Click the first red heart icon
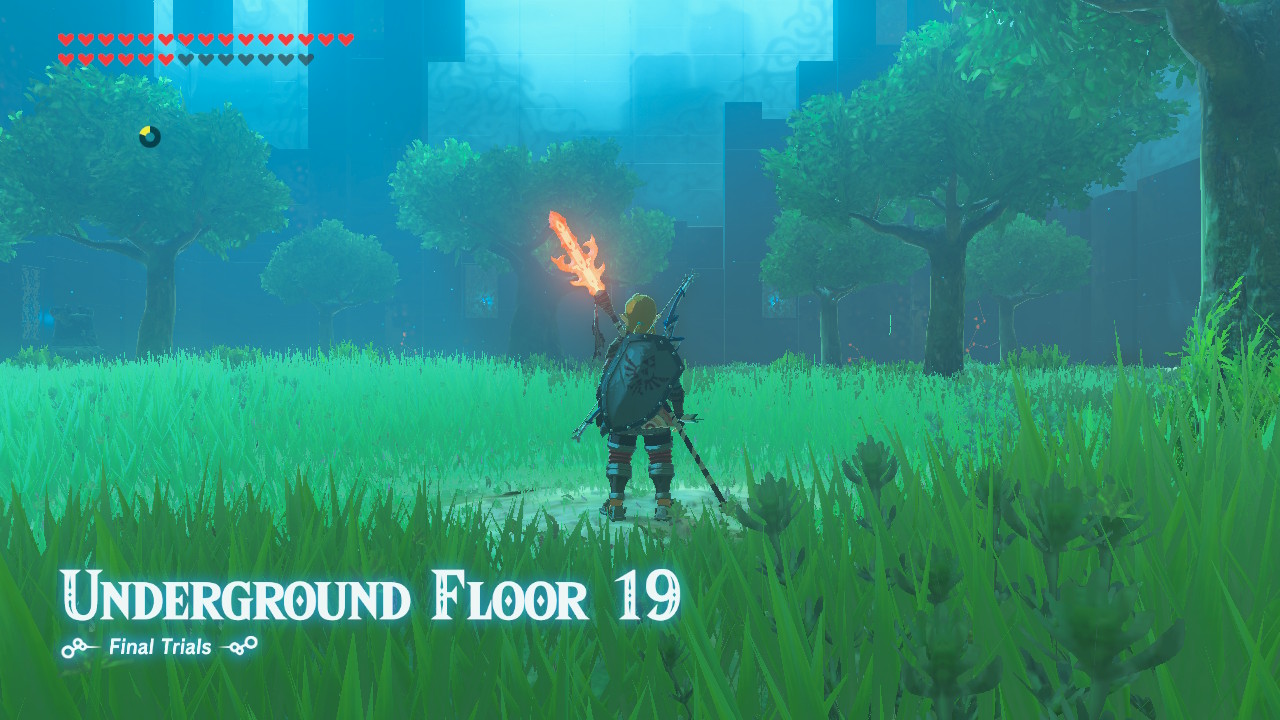This screenshot has height=720, width=1280. pos(64,39)
